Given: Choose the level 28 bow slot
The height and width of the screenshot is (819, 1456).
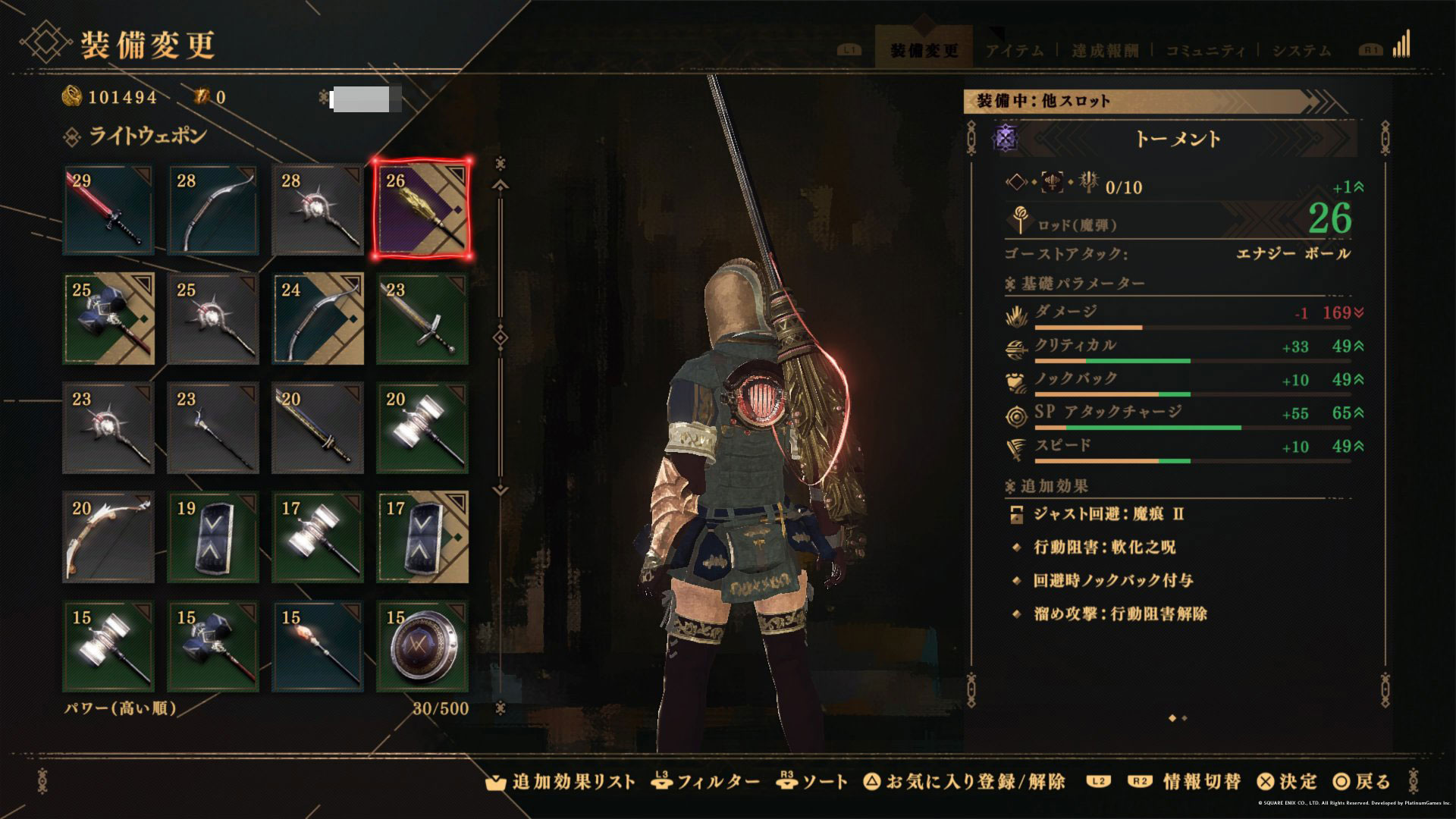Looking at the screenshot, I should tap(213, 210).
